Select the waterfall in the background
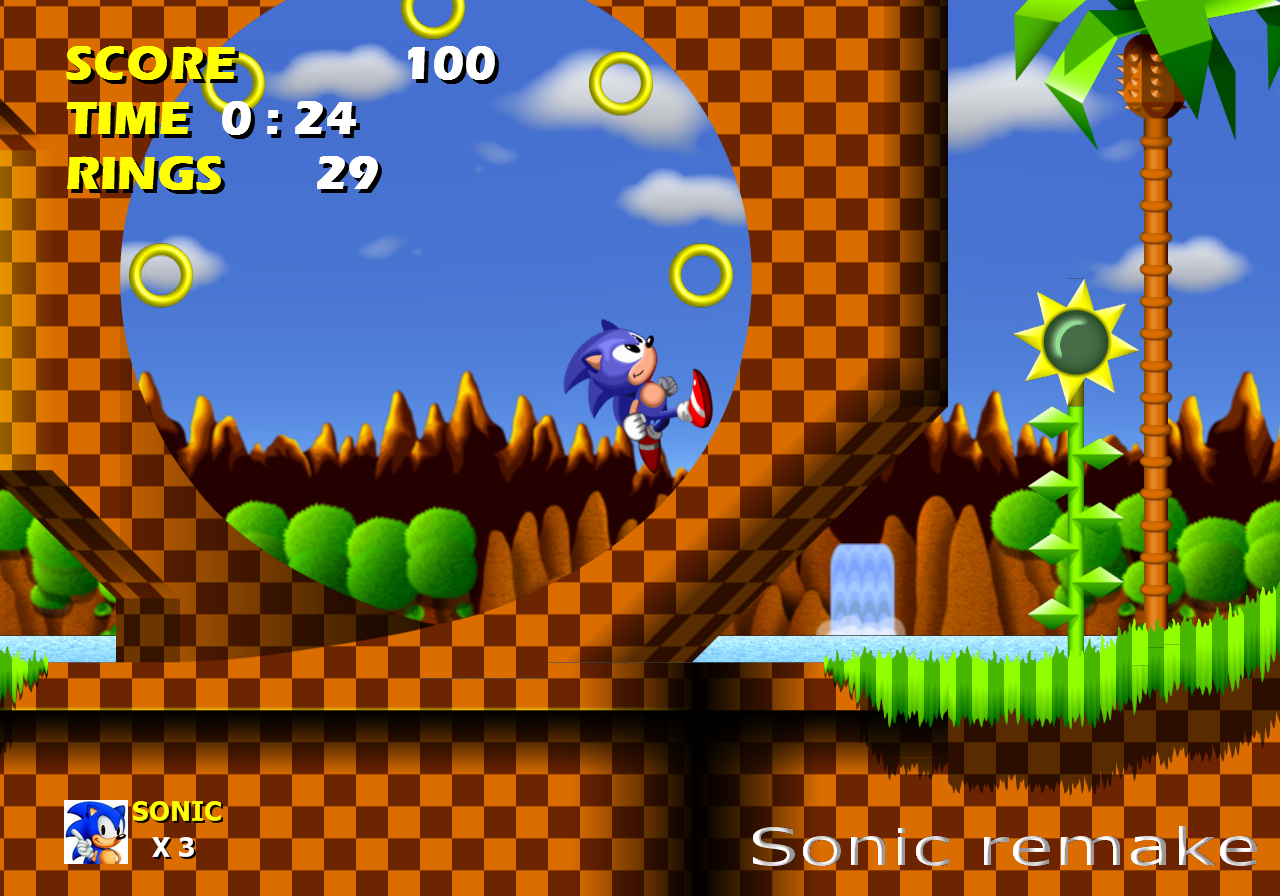This screenshot has height=896, width=1280. tap(860, 585)
